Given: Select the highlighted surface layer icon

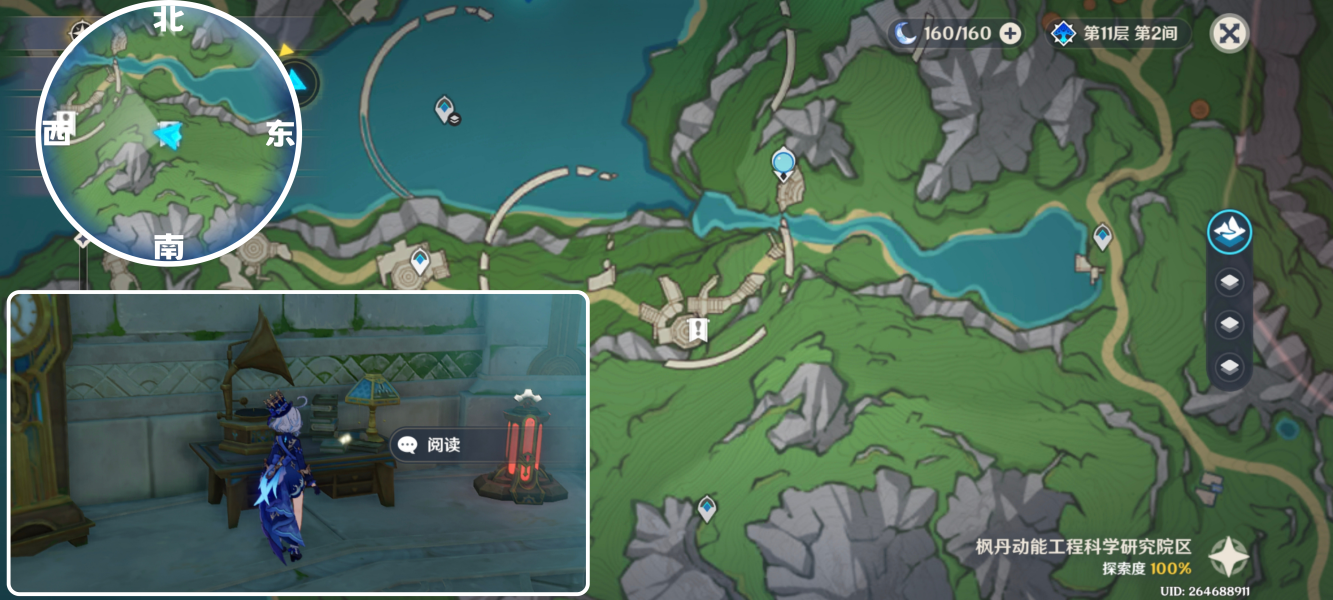Looking at the screenshot, I should click(1229, 231).
